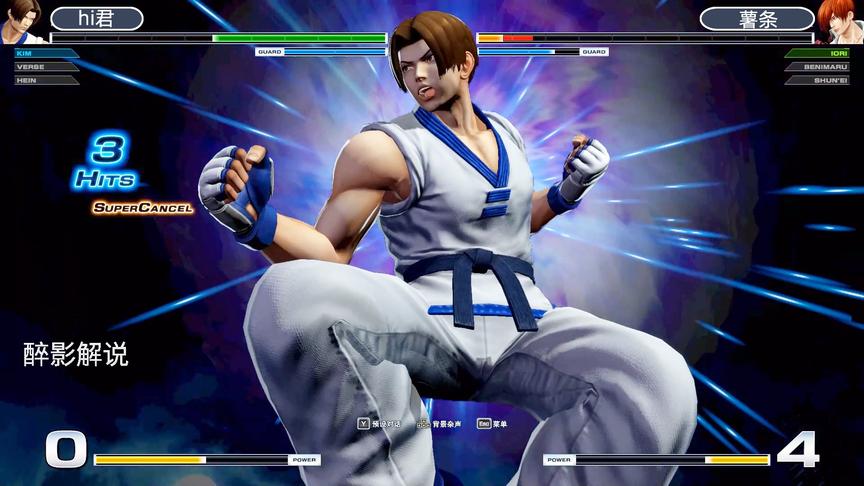Click Iori's character portrait
The width and height of the screenshot is (864, 486).
[840, 20]
